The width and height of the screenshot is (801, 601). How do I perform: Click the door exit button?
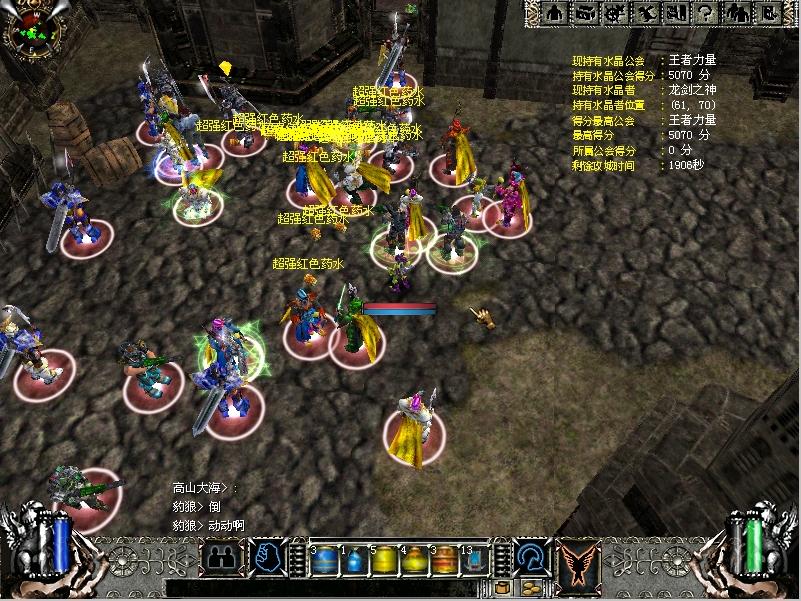click(766, 13)
